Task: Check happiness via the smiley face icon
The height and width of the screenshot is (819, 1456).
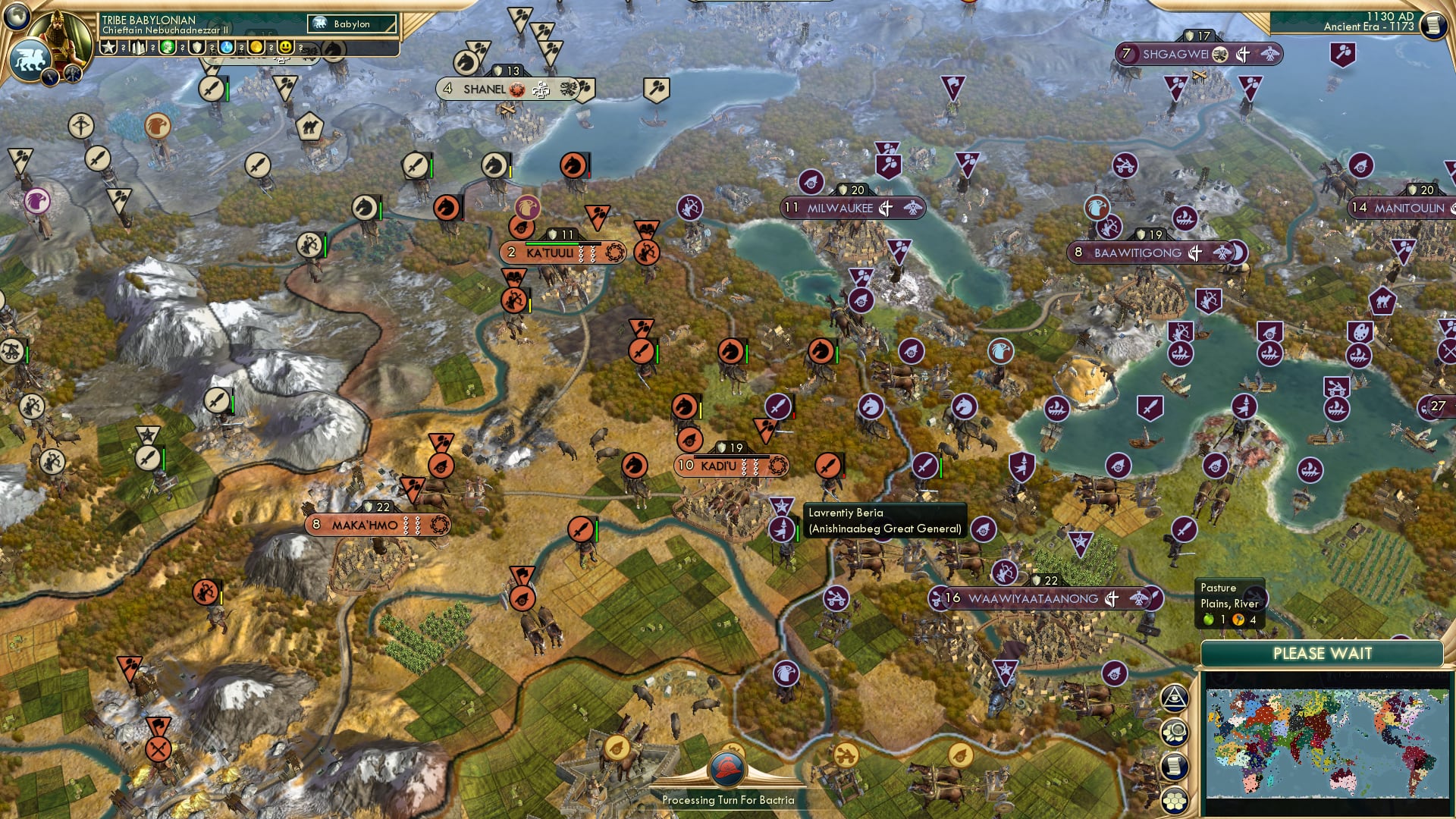Action: 285,48
